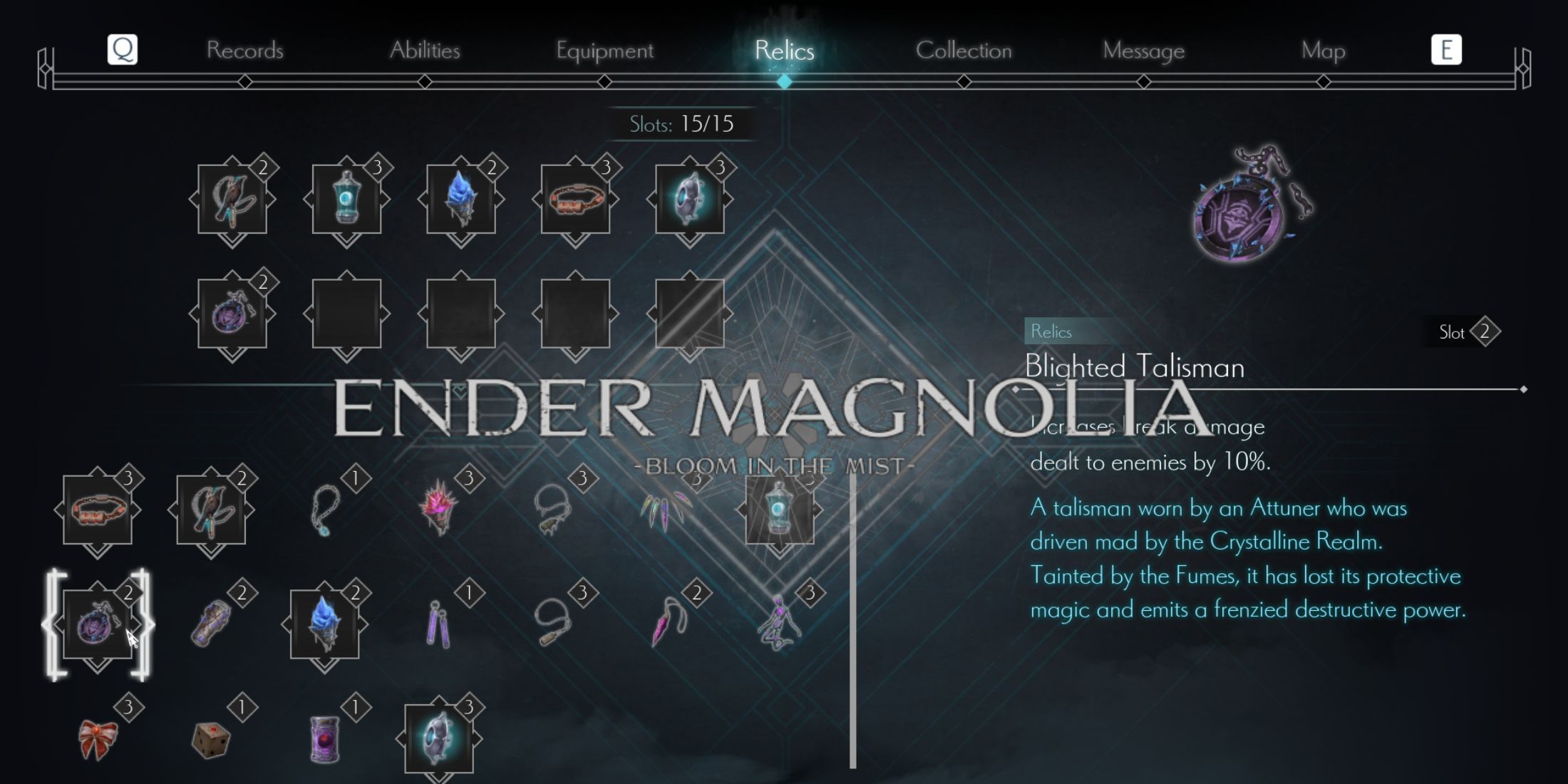The height and width of the screenshot is (784, 1568).
Task: Switch to the Records tab
Action: 244,51
